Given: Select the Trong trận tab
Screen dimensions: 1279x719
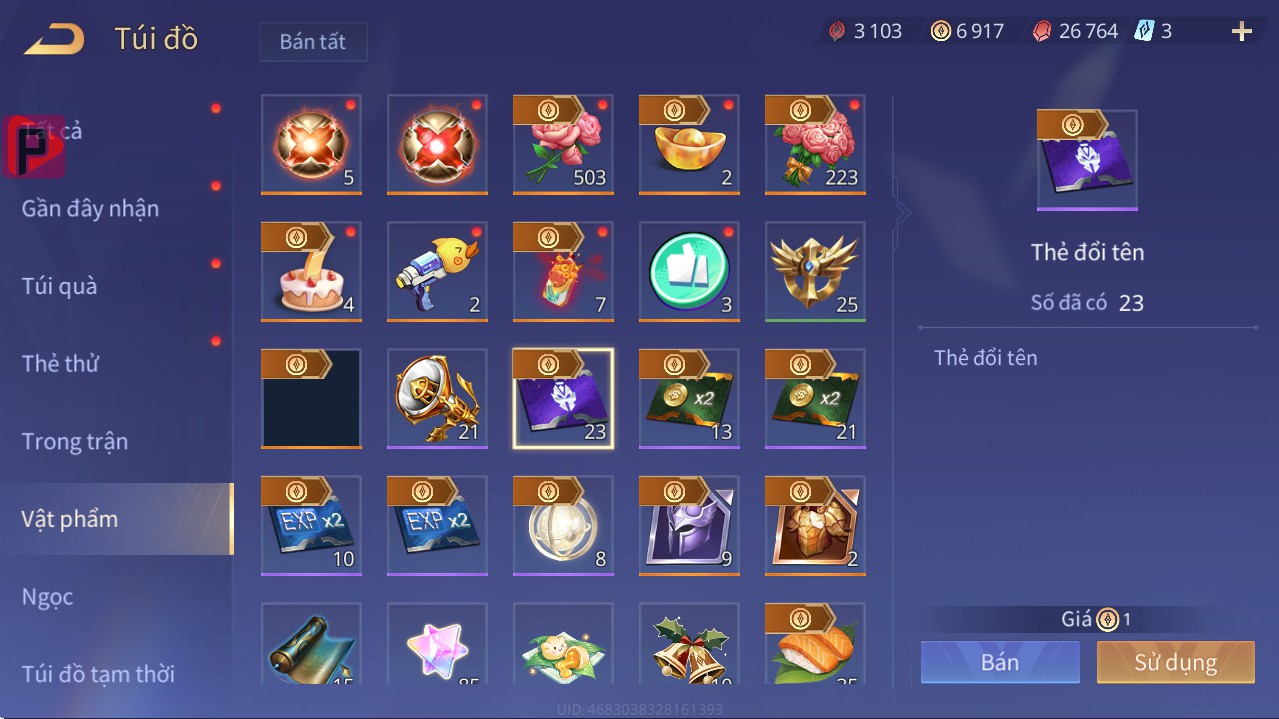Looking at the screenshot, I should (x=75, y=441).
